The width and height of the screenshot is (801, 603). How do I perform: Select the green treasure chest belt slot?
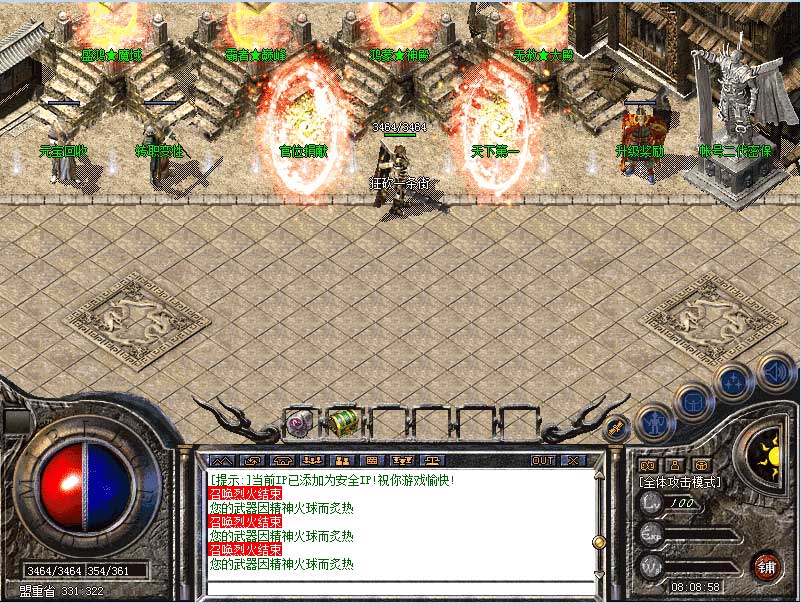click(343, 422)
